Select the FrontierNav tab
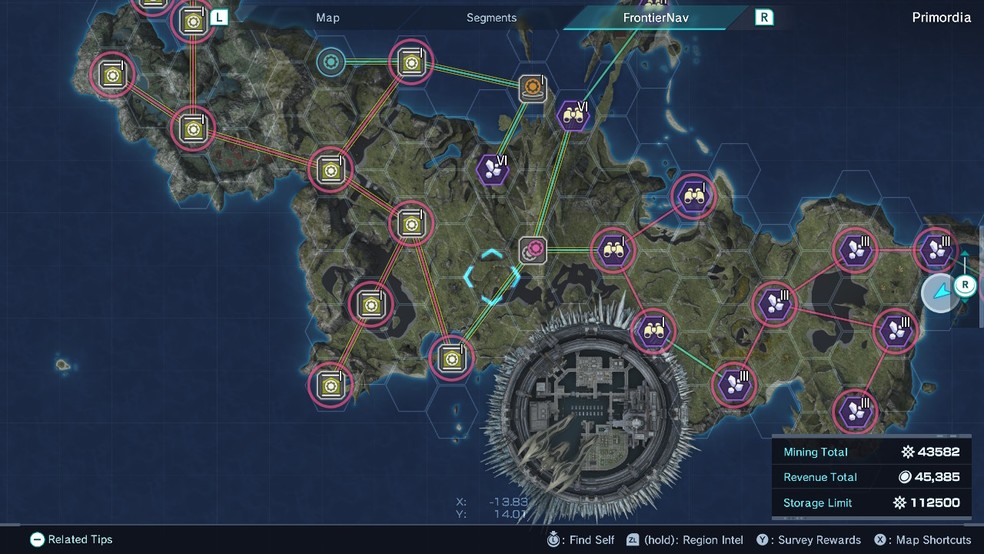The image size is (984, 554). click(654, 17)
